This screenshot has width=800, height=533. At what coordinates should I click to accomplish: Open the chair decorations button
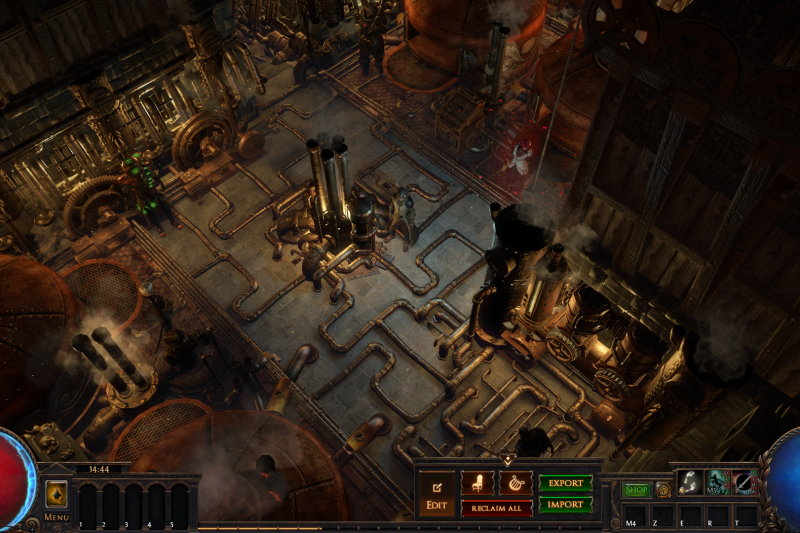pos(477,482)
